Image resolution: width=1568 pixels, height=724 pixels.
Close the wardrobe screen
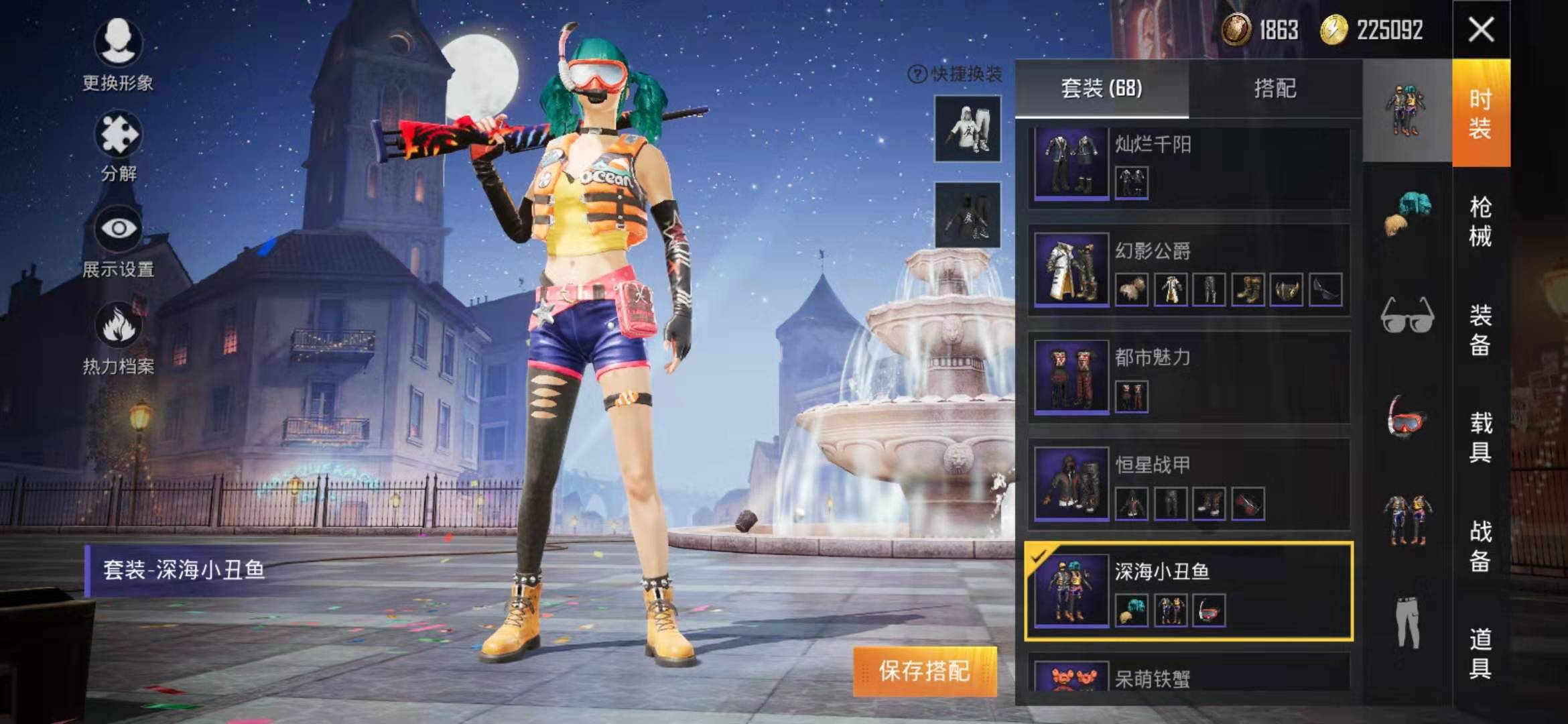tap(1481, 29)
